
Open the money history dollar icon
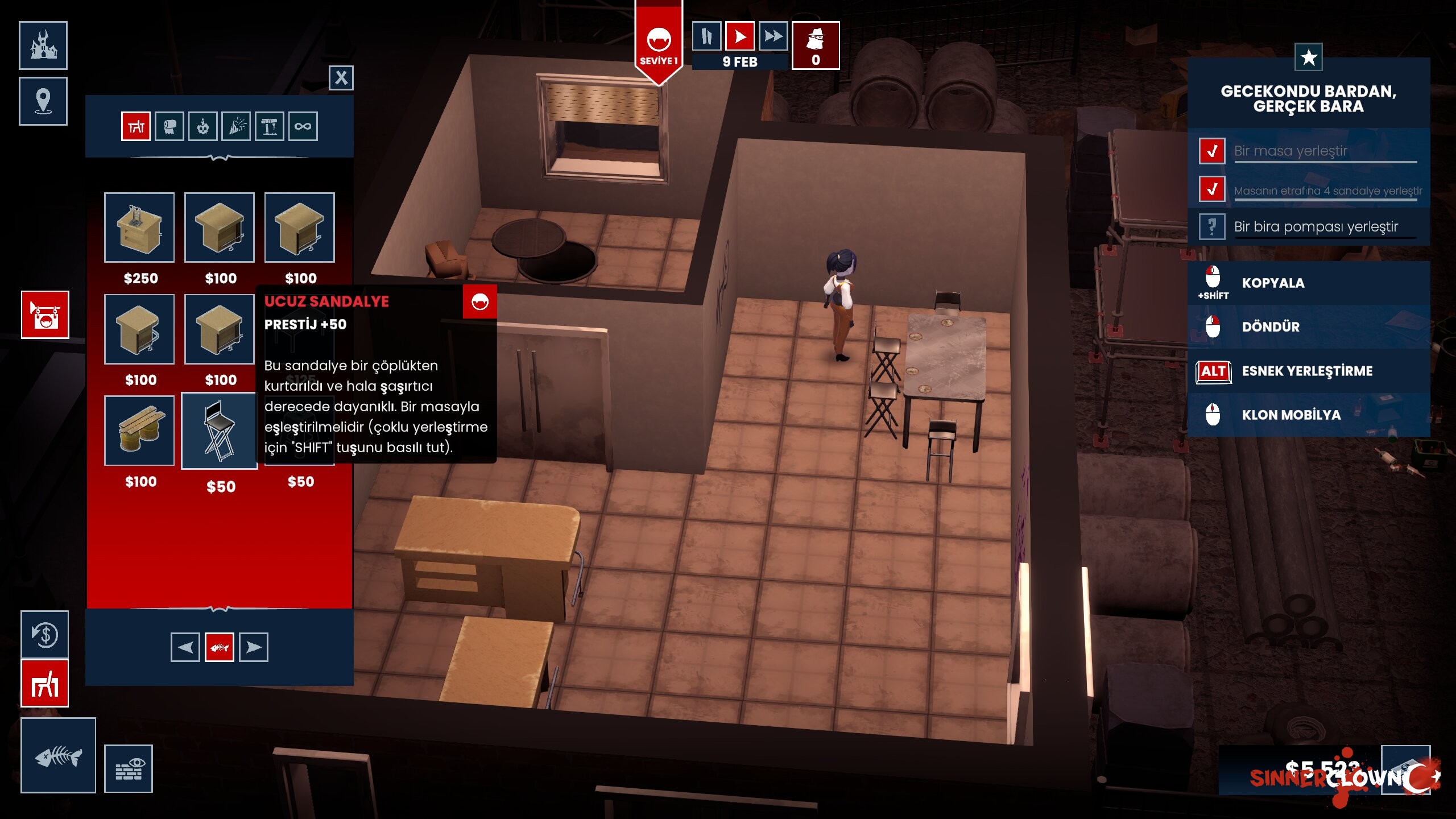click(45, 634)
